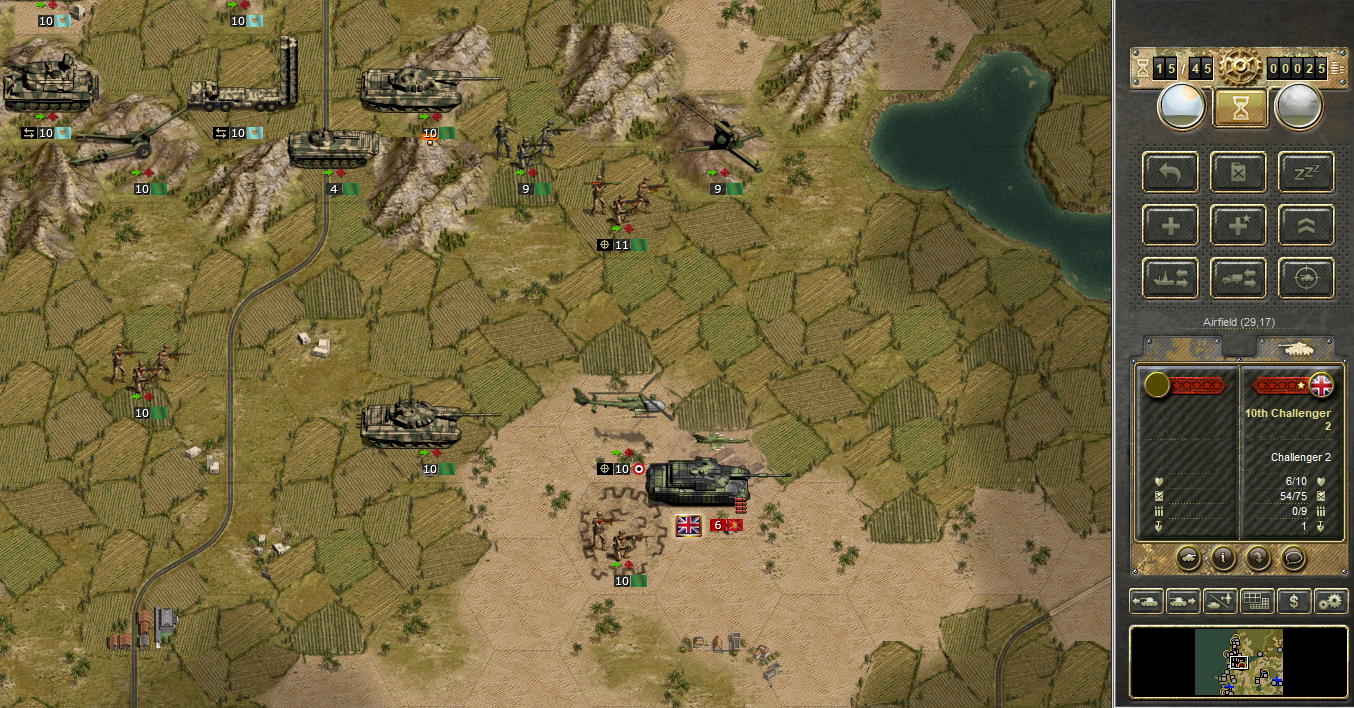This screenshot has width=1354, height=708.
Task: Toggle the air/ground view button
Action: click(1220, 601)
